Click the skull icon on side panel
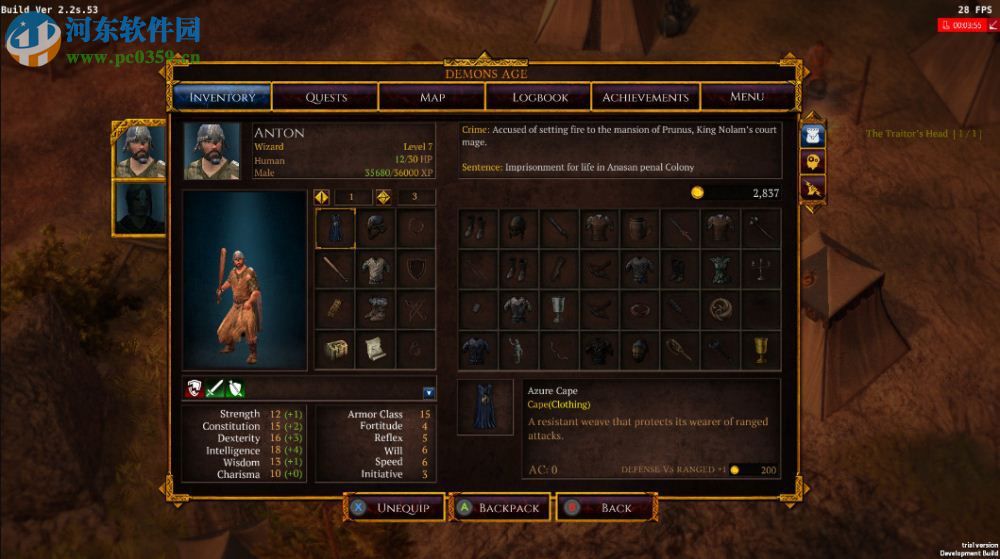 point(813,161)
